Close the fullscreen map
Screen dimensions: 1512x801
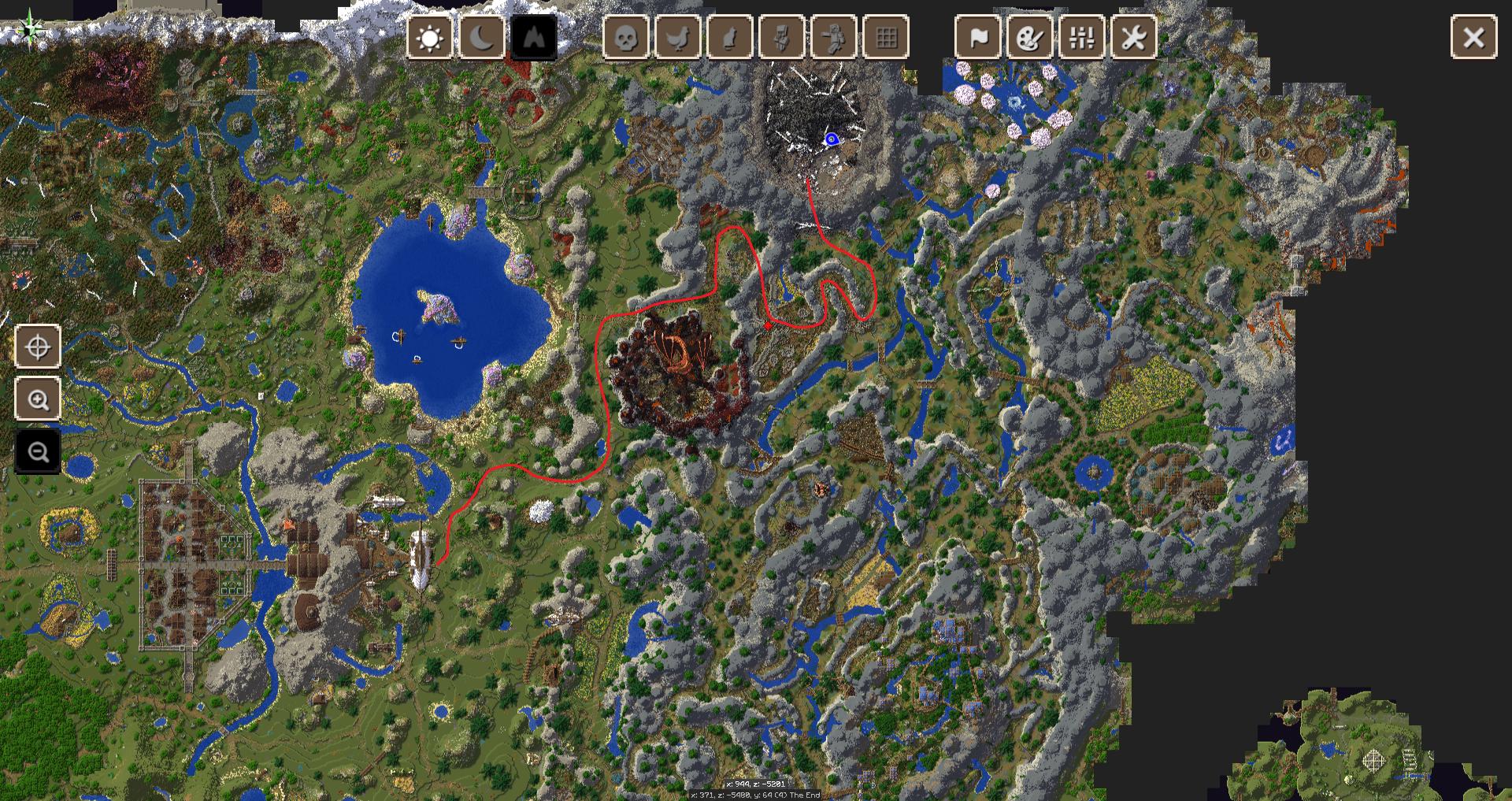pos(1473,37)
